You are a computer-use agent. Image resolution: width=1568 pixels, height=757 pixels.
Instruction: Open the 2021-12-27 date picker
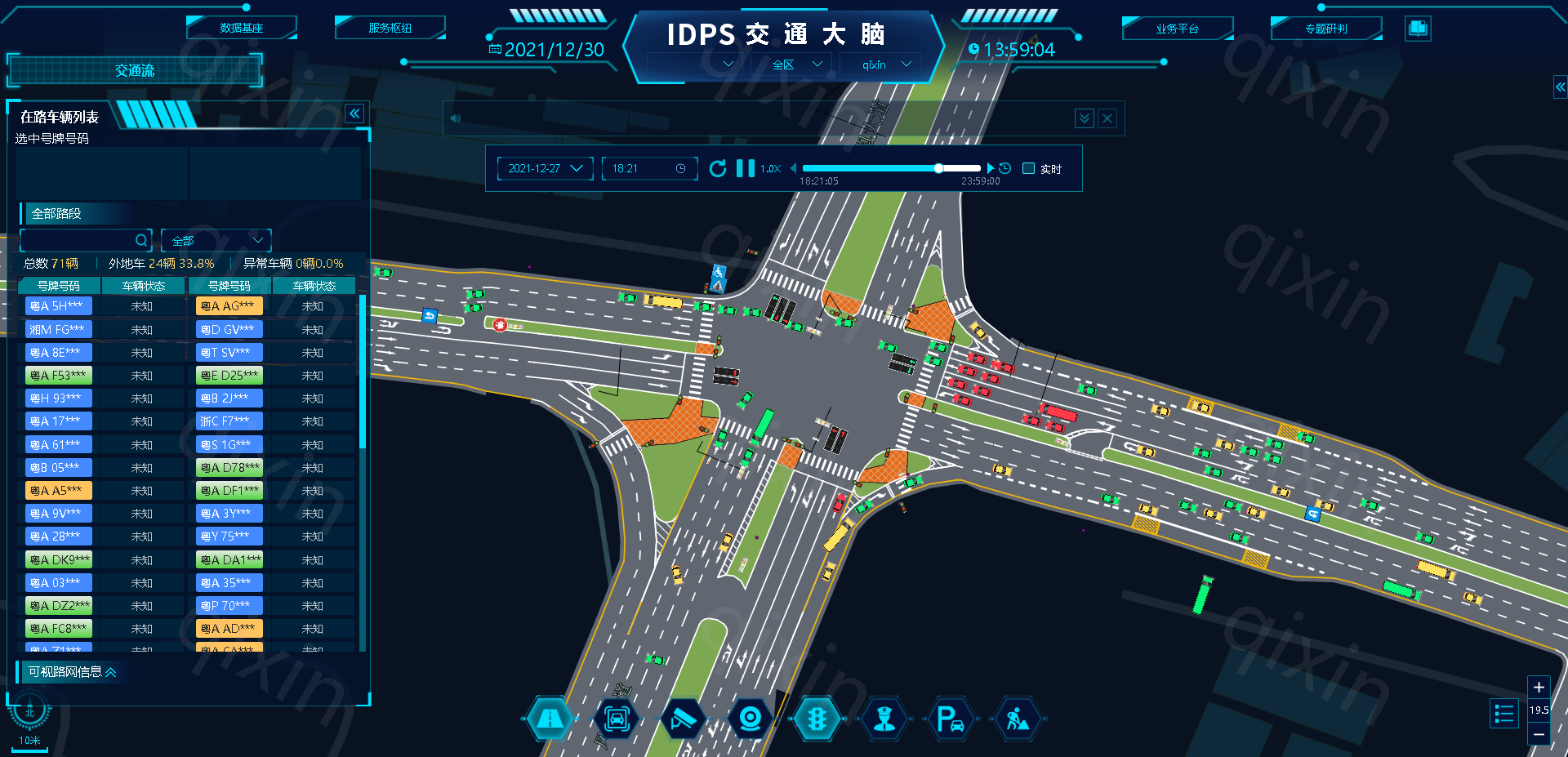[x=545, y=169]
